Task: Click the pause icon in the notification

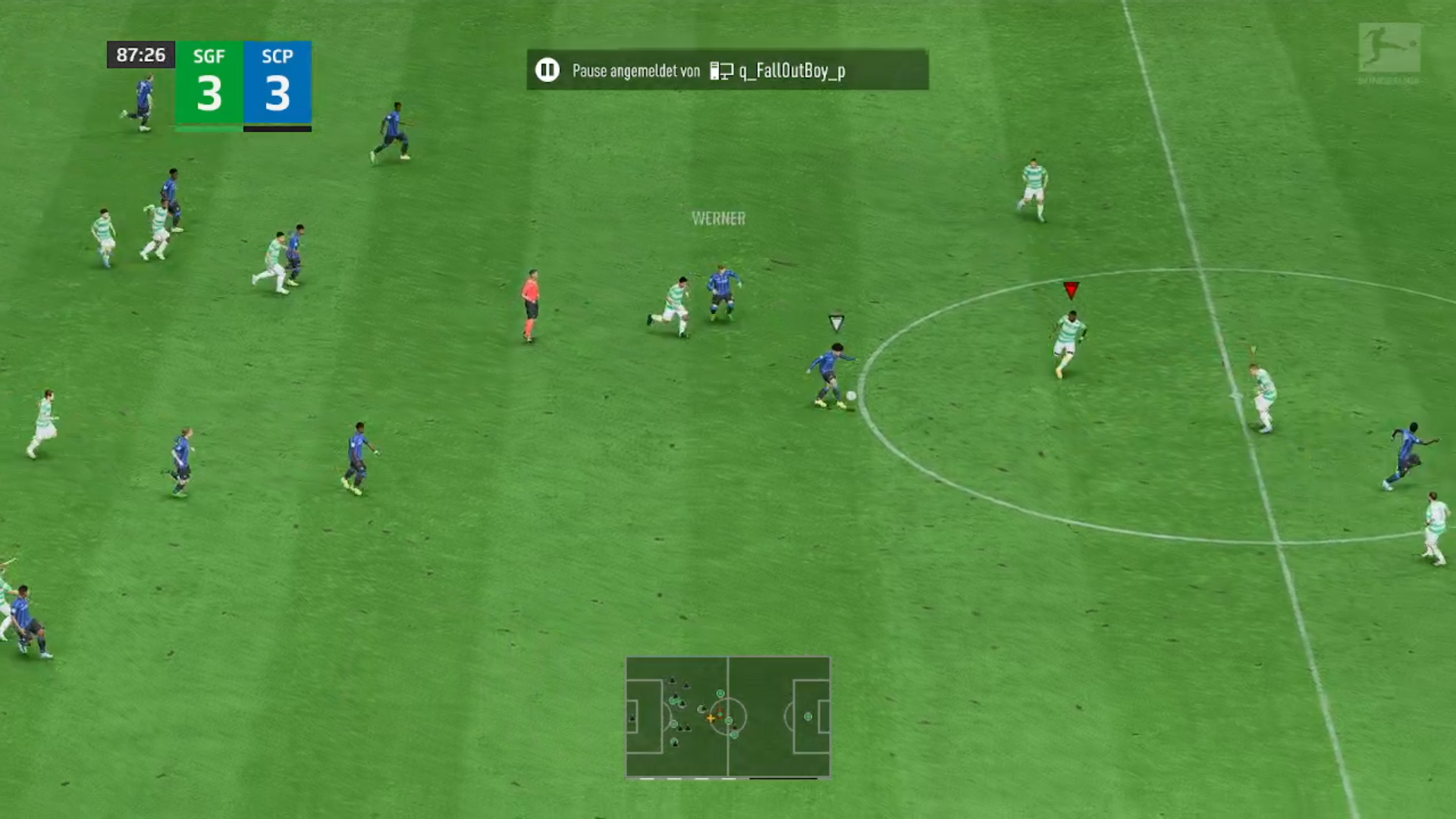Action: (547, 71)
